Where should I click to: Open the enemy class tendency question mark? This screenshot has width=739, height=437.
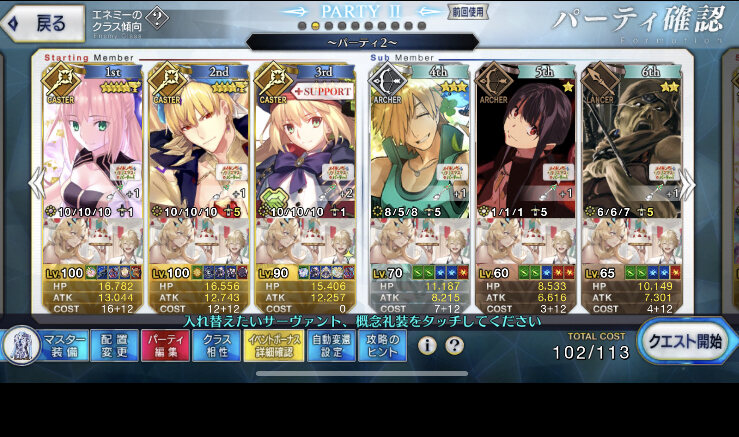coord(159,18)
